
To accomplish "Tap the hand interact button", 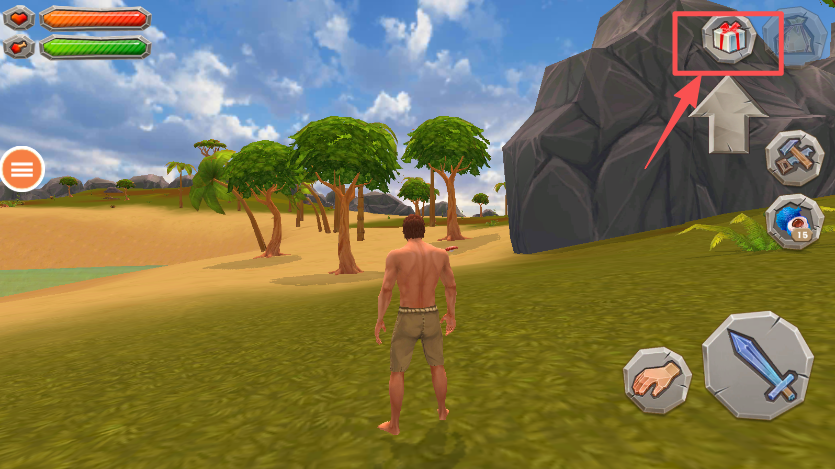I will click(x=657, y=381).
